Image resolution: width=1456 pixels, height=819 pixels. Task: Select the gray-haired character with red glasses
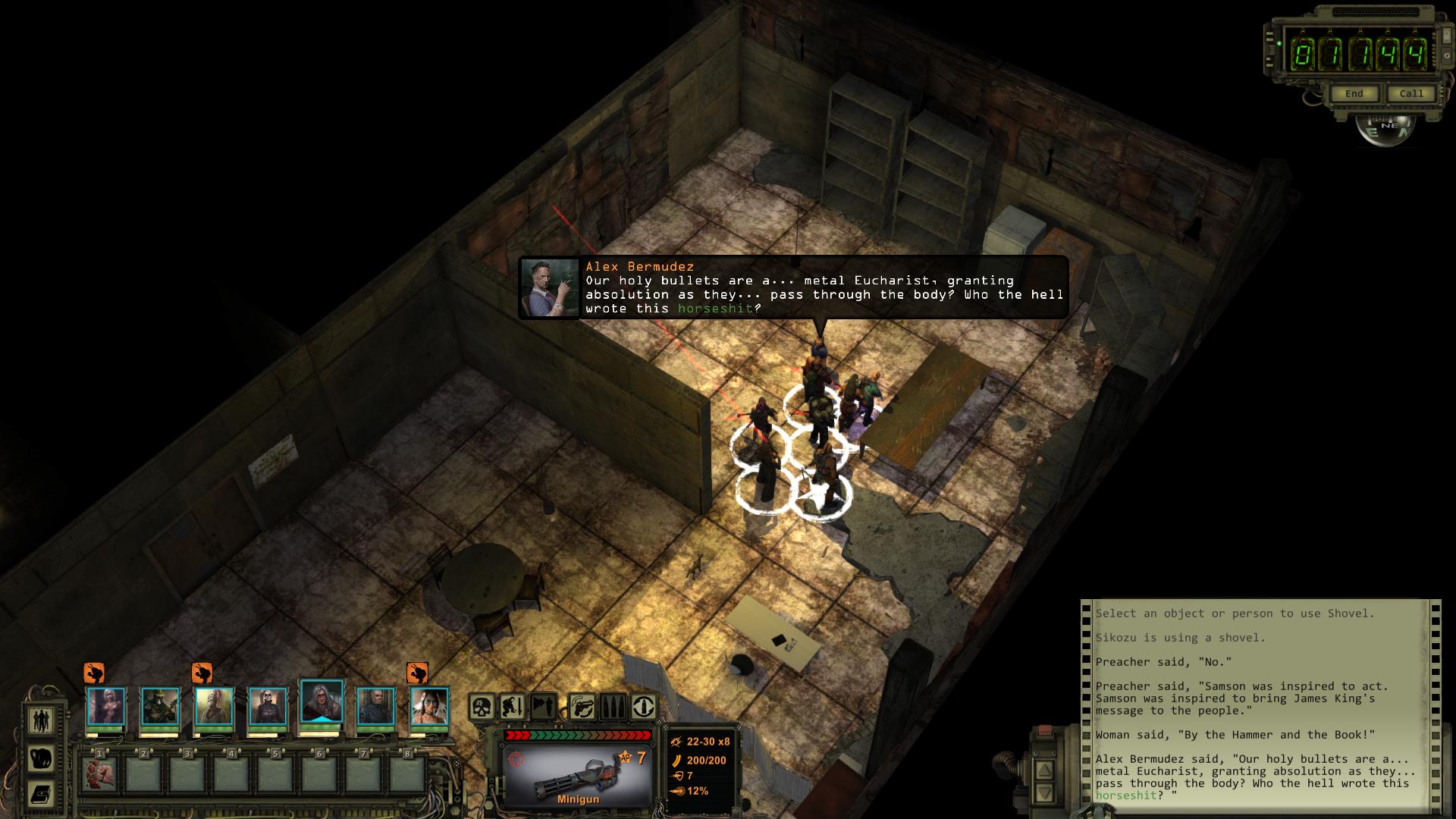pos(322,701)
